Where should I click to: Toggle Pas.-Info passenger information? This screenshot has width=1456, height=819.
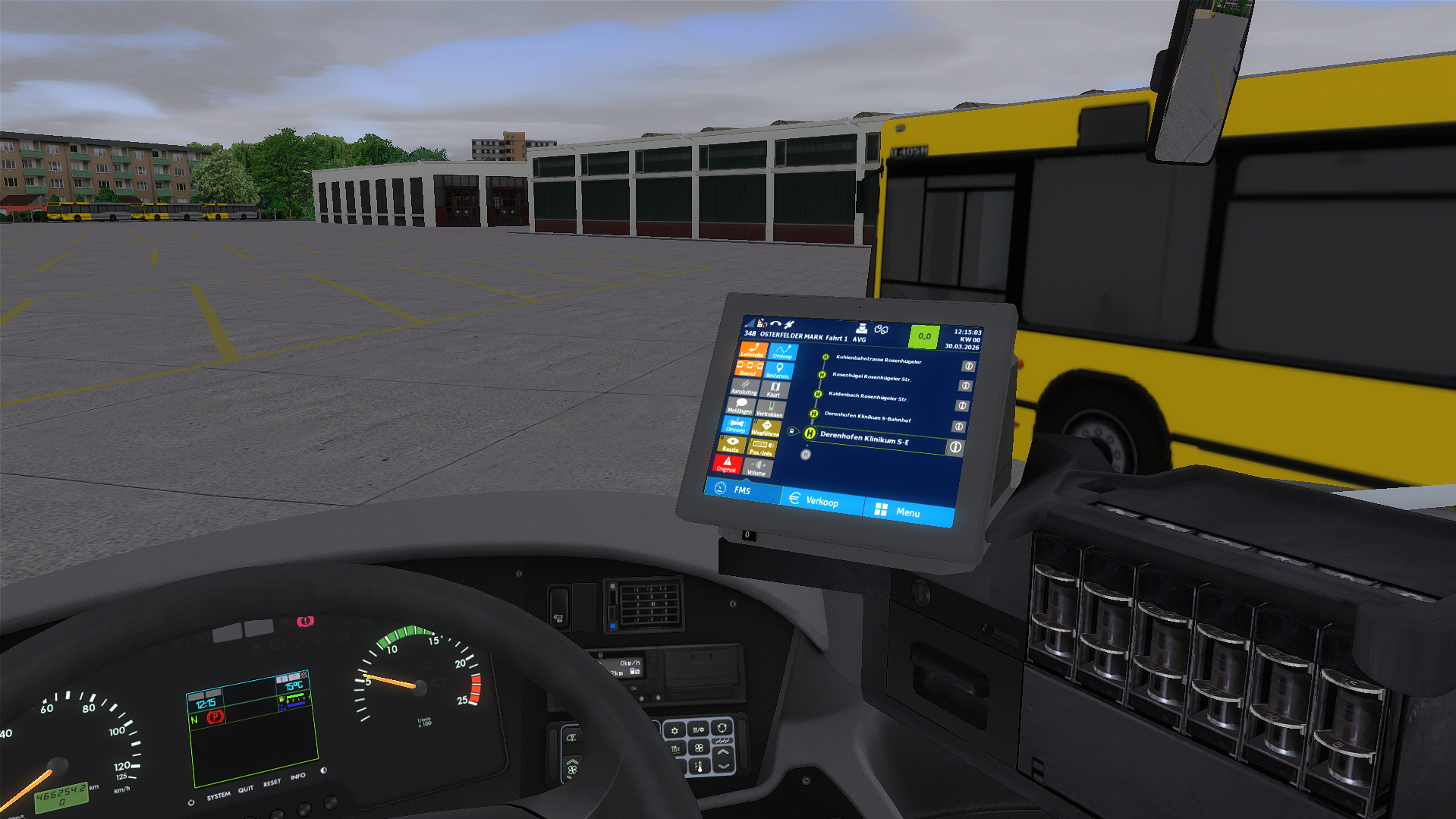[762, 447]
